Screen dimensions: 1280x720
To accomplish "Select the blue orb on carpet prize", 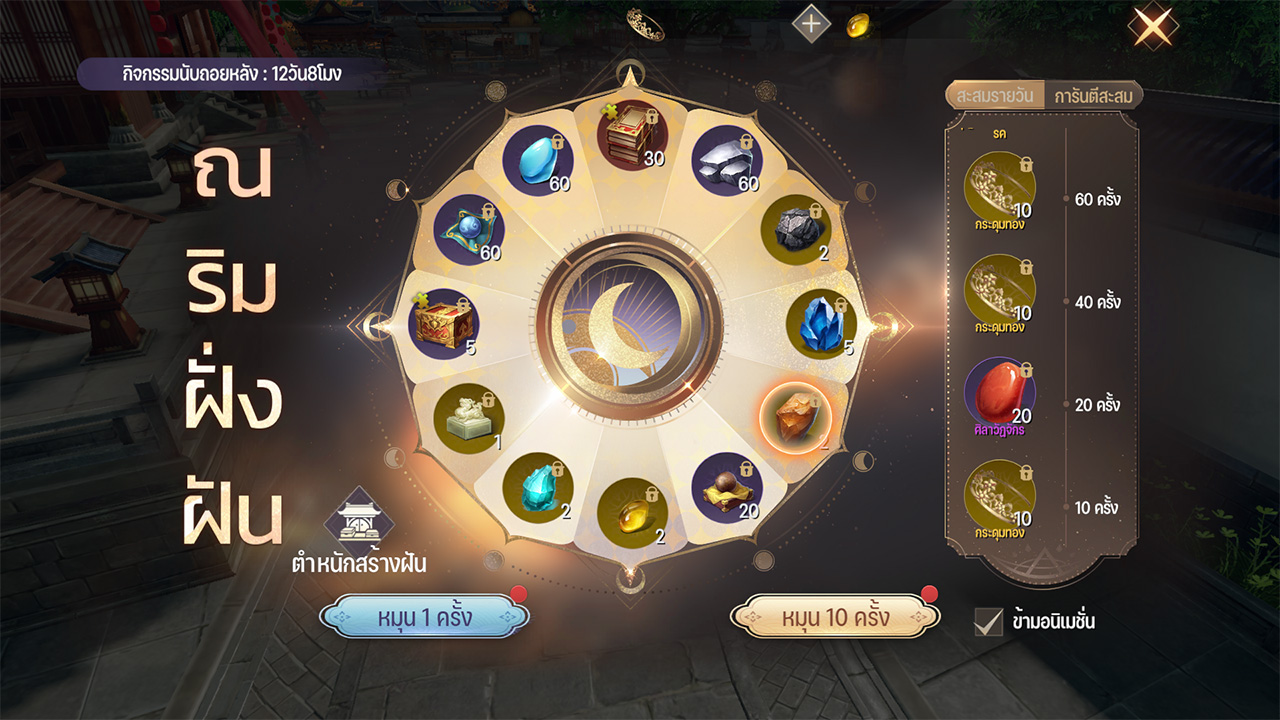I will coord(469,230).
